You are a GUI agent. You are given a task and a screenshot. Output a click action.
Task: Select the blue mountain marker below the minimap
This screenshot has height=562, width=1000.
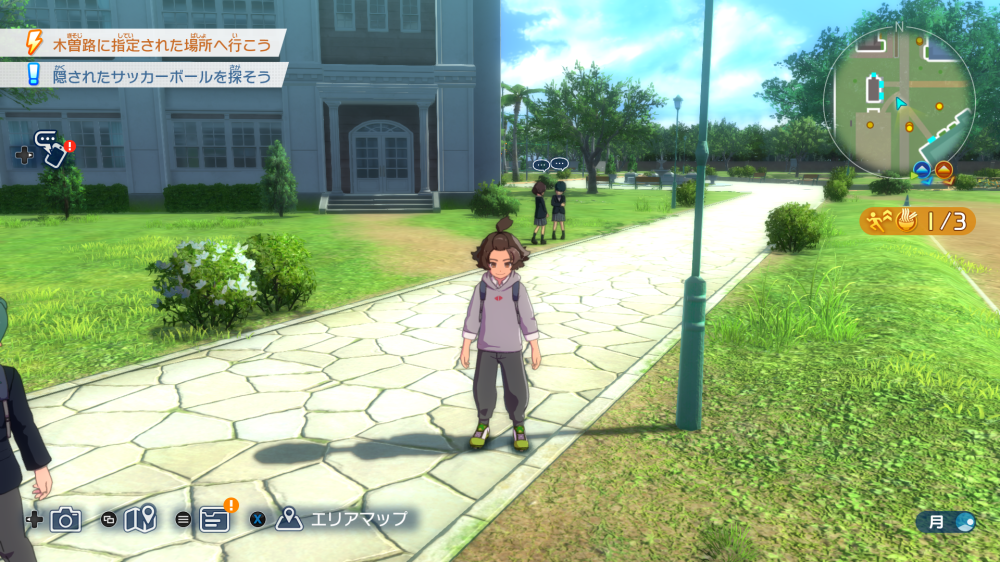point(922,169)
